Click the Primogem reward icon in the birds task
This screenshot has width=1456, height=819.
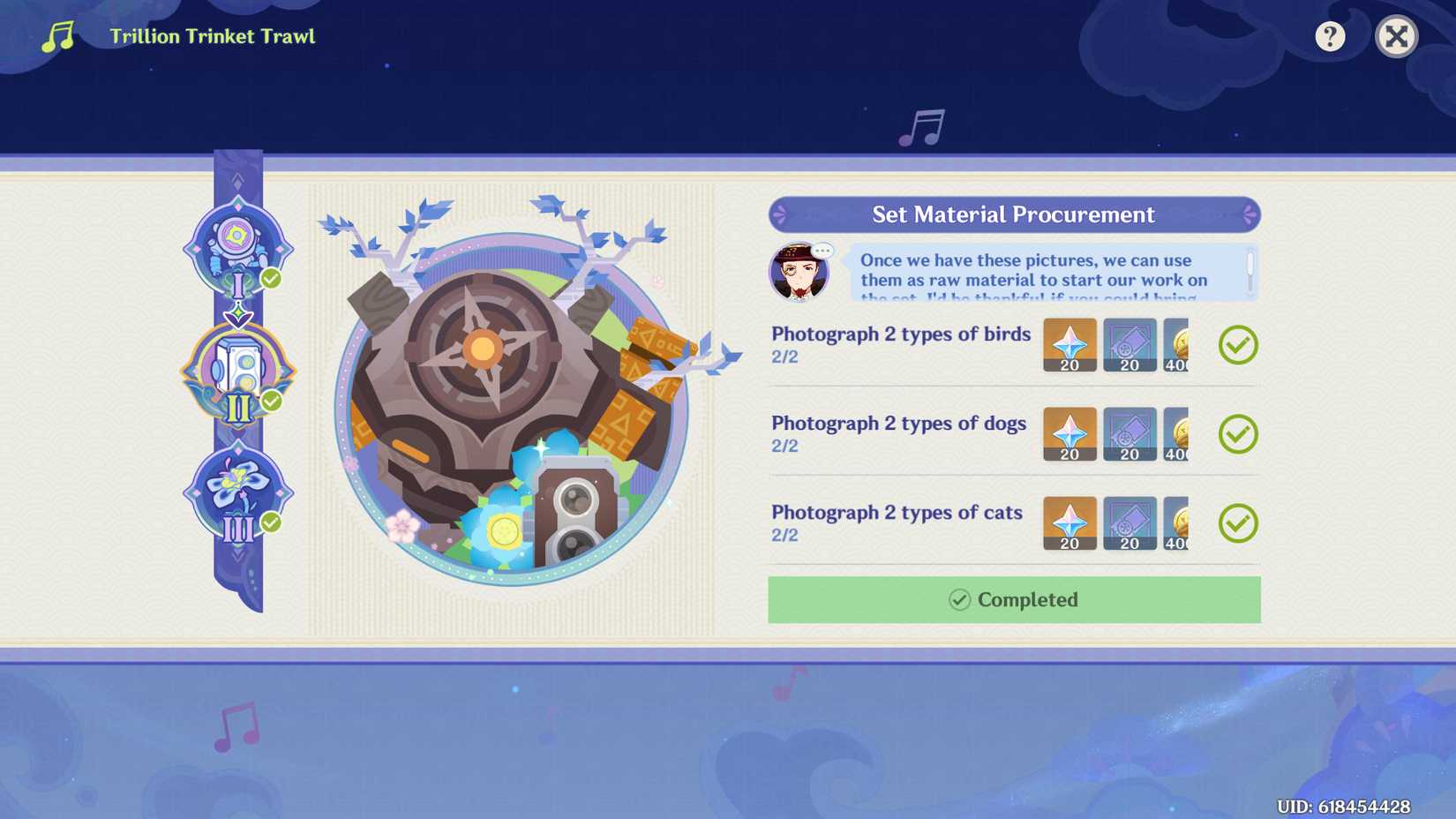[x=1069, y=346]
